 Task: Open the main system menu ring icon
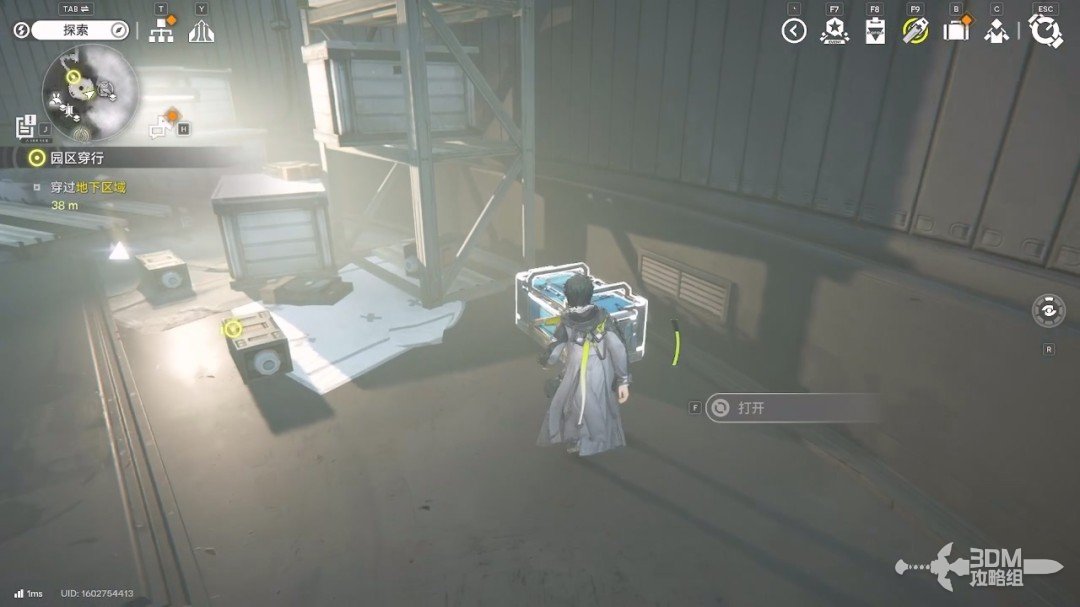1045,31
